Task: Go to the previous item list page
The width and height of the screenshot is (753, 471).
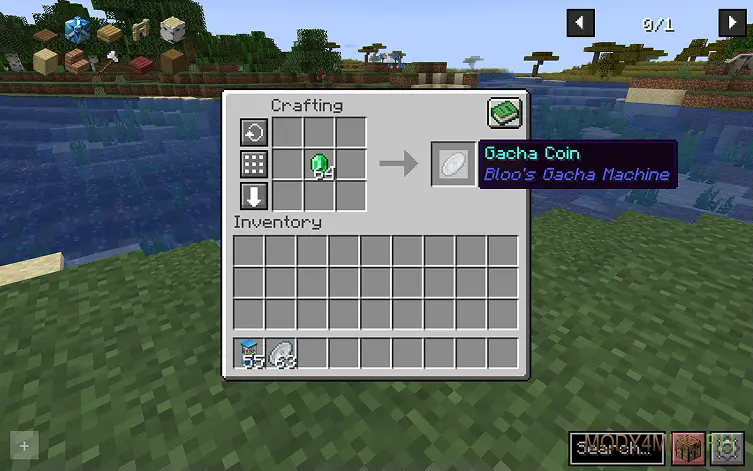Action: coord(580,22)
